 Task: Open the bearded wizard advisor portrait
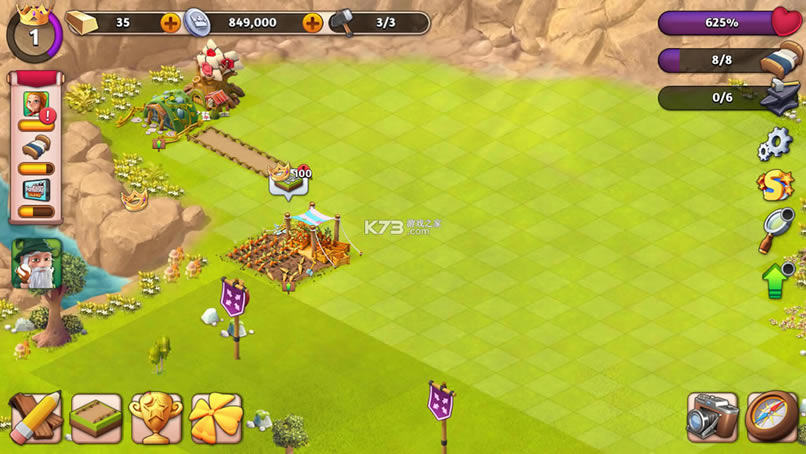(36, 264)
